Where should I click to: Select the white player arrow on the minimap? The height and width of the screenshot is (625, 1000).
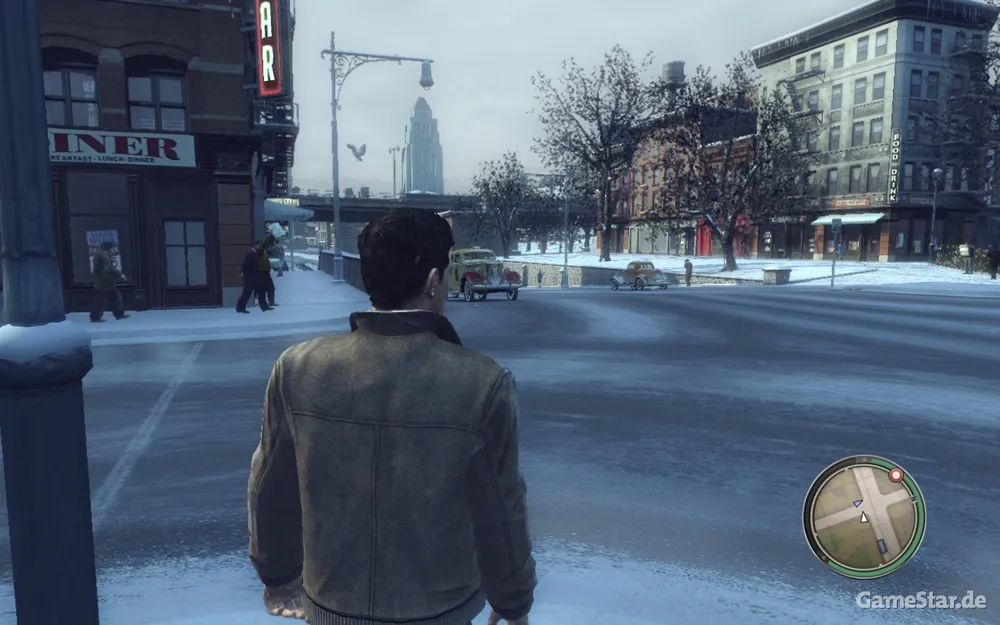point(864,517)
